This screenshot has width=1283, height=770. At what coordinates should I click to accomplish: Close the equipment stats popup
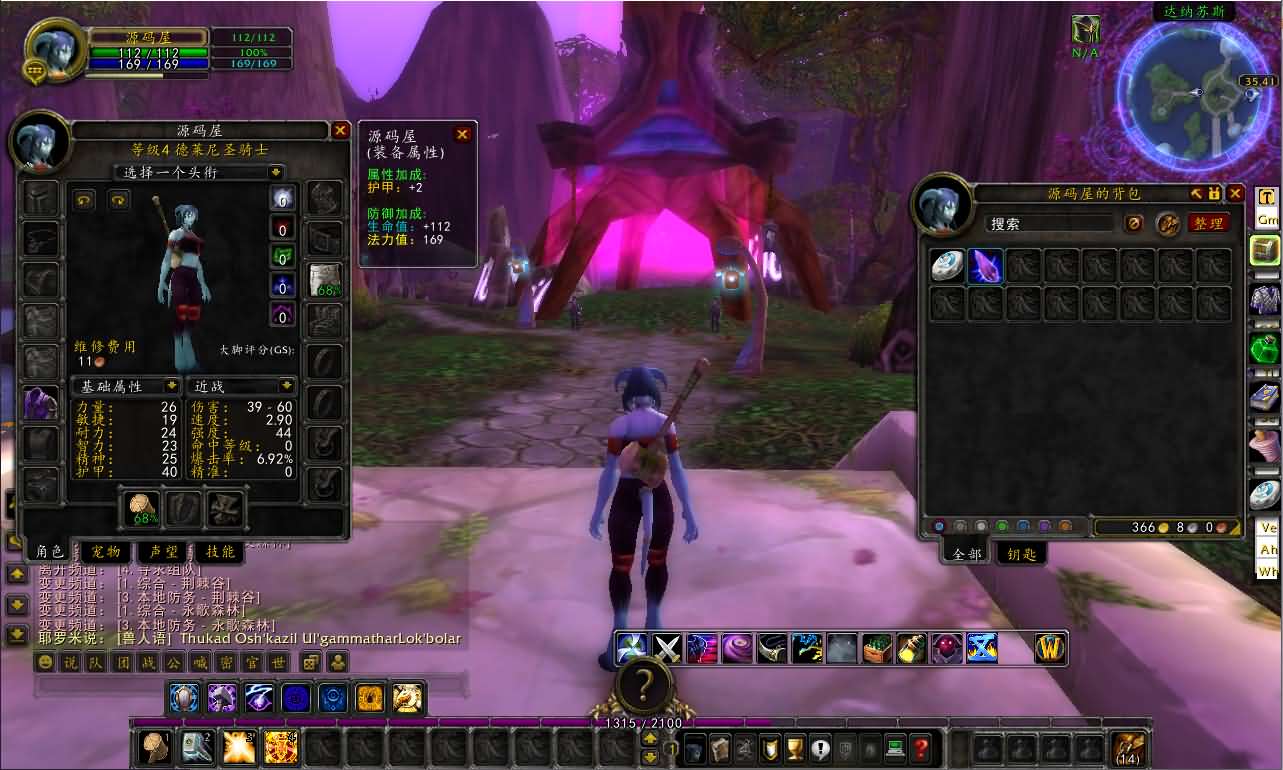pos(462,135)
